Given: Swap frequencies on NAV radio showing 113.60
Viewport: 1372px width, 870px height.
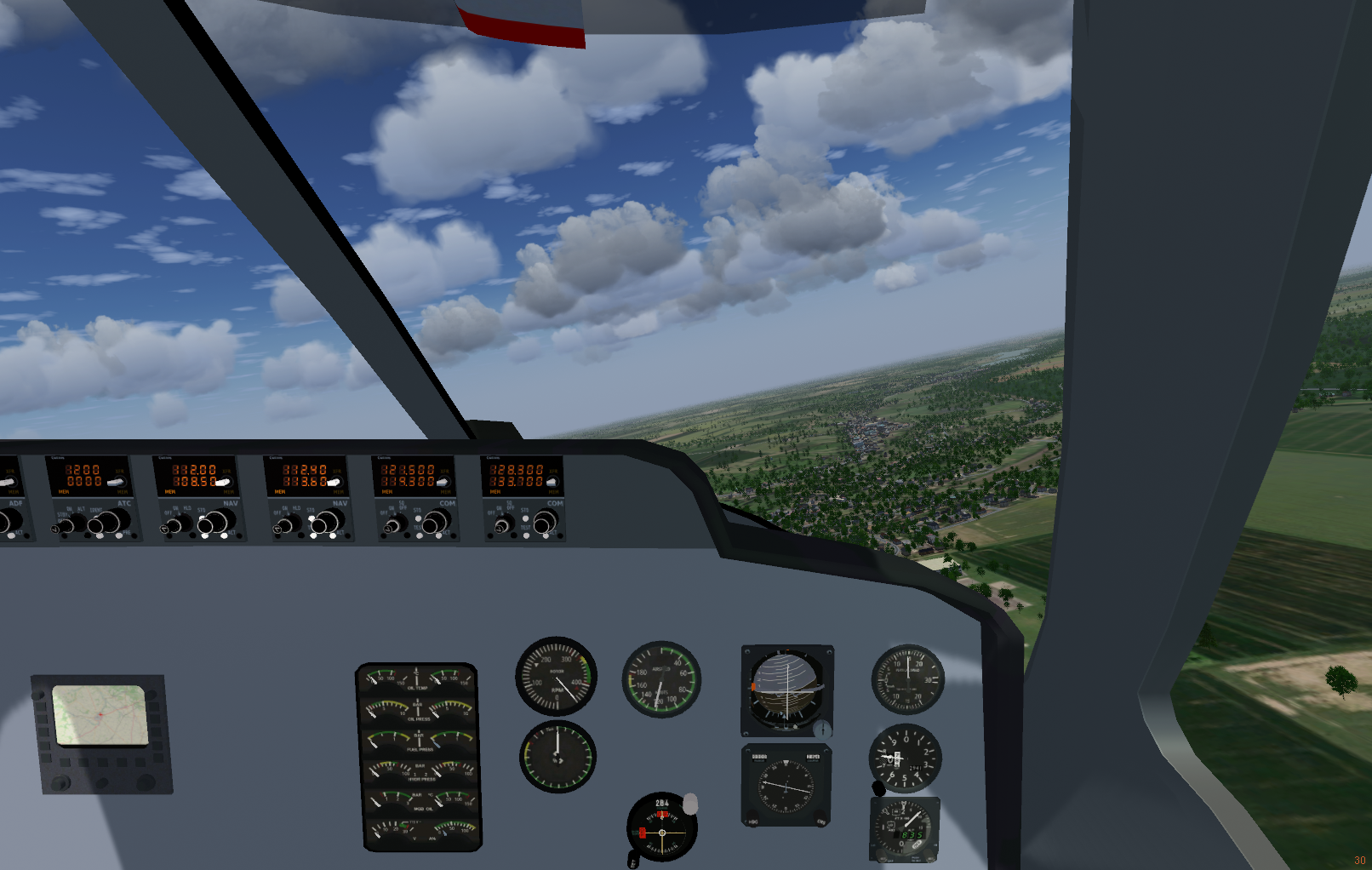Looking at the screenshot, I should pyautogui.click(x=333, y=482).
